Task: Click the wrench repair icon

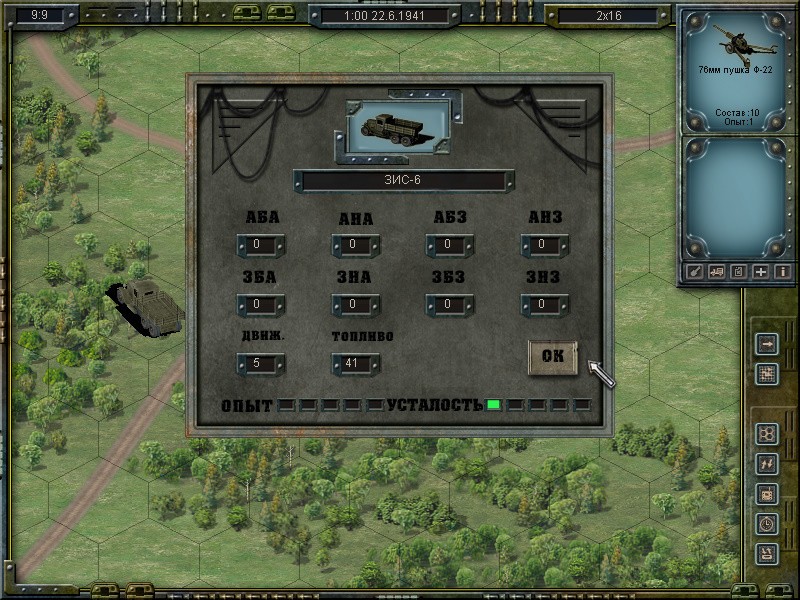Action: click(695, 271)
